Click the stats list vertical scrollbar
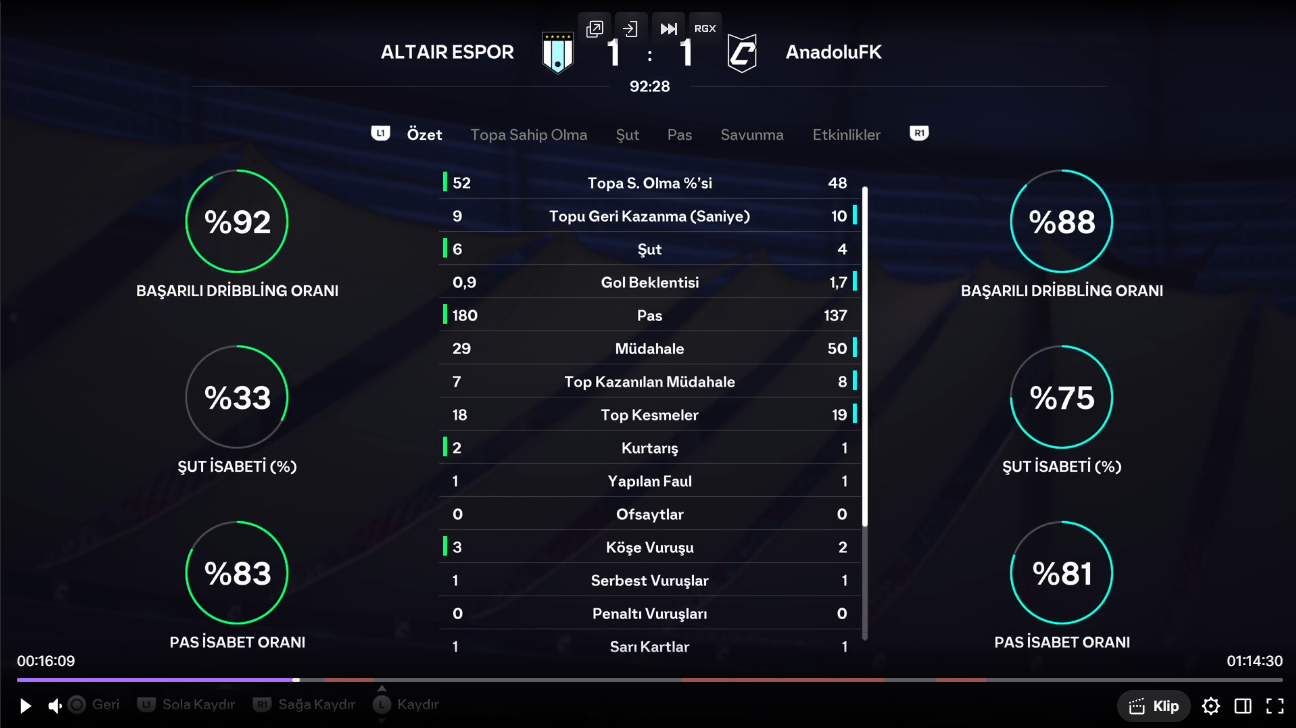The image size is (1296, 728). tap(865, 400)
